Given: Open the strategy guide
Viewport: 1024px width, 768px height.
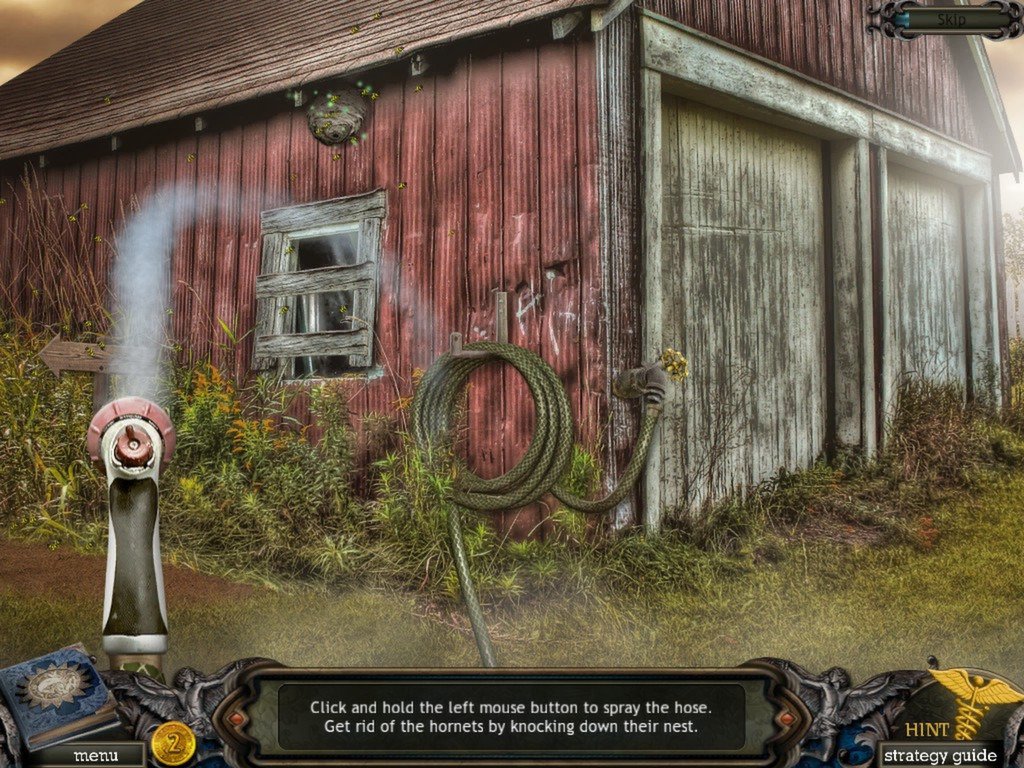Looking at the screenshot, I should [x=942, y=755].
